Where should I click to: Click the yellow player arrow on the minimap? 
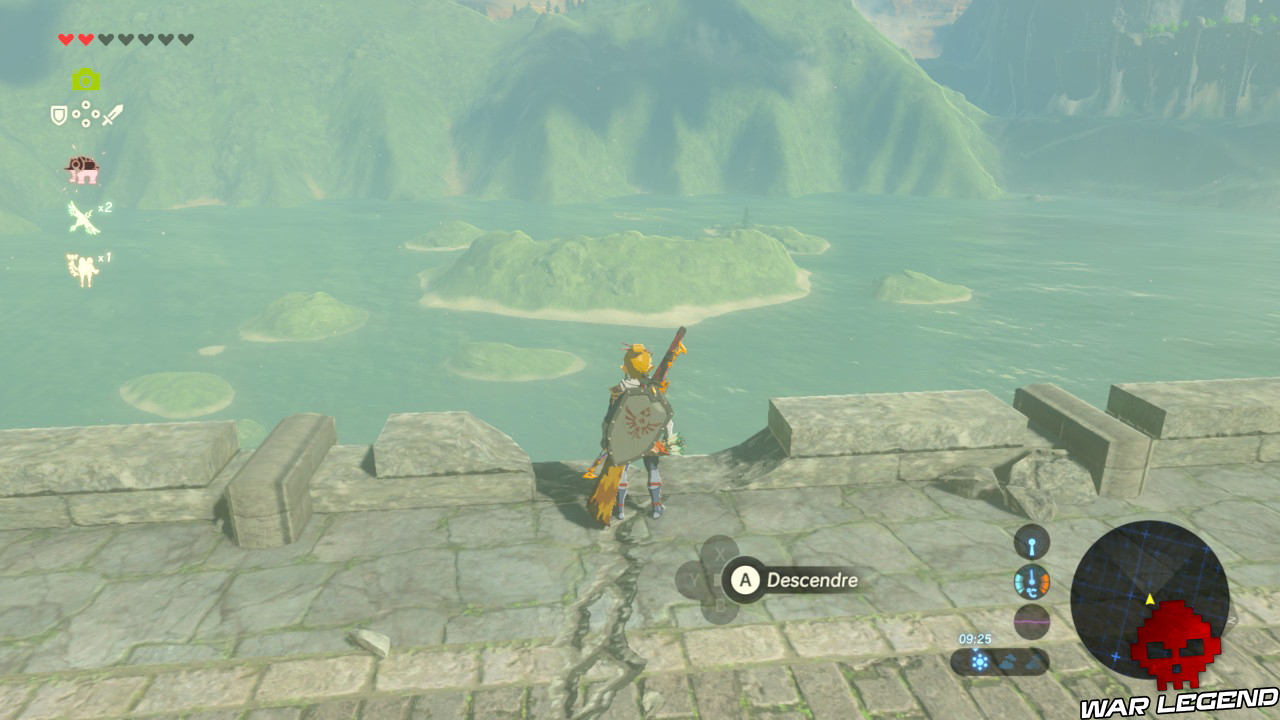coord(1150,598)
